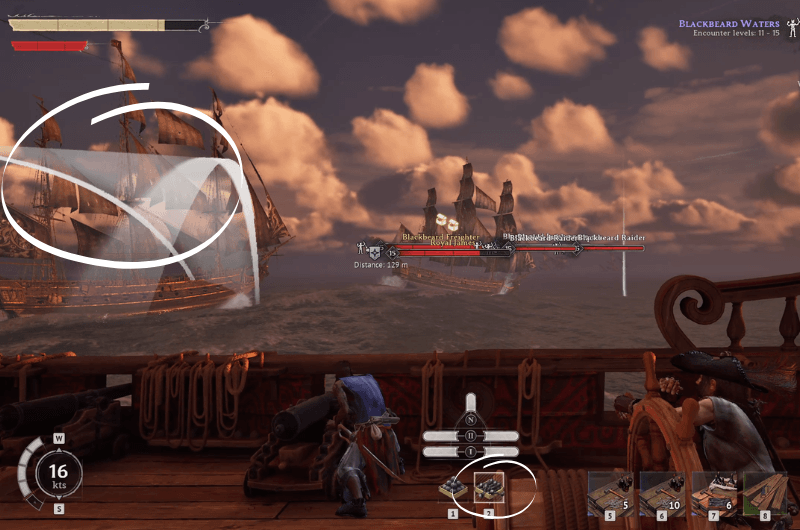Use the repair kit with 10 remaining
800x530 pixels.
pyautogui.click(x=662, y=492)
